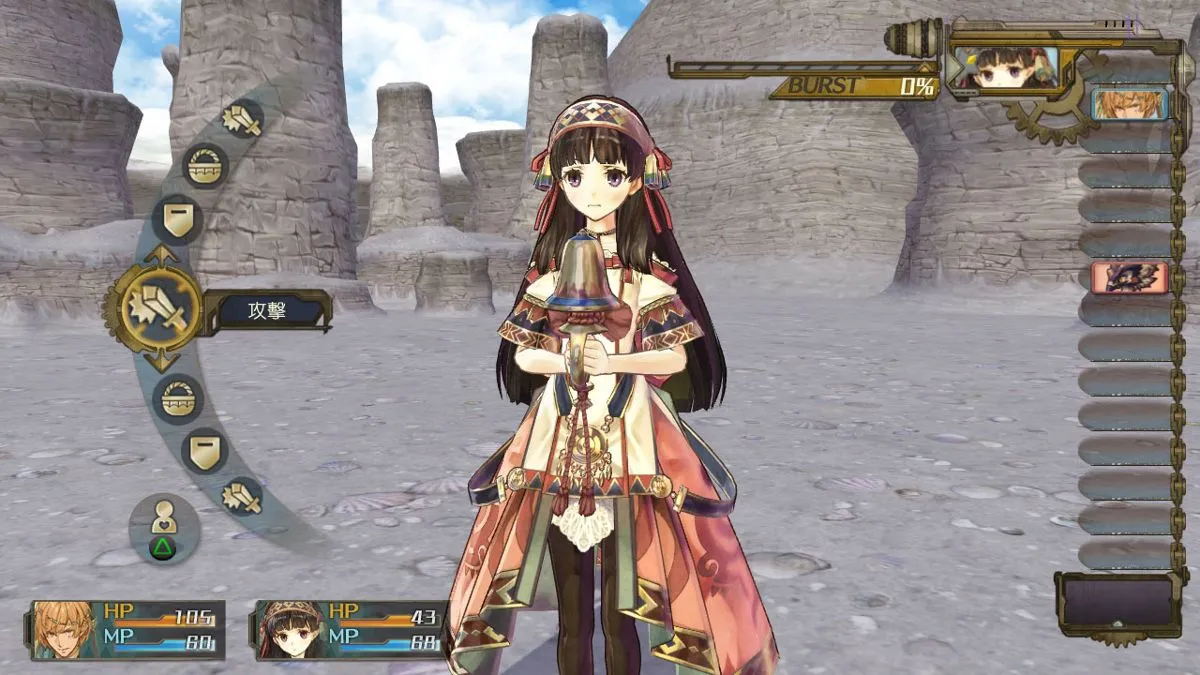Select the enemy portrait in the turn order

[x=1128, y=277]
